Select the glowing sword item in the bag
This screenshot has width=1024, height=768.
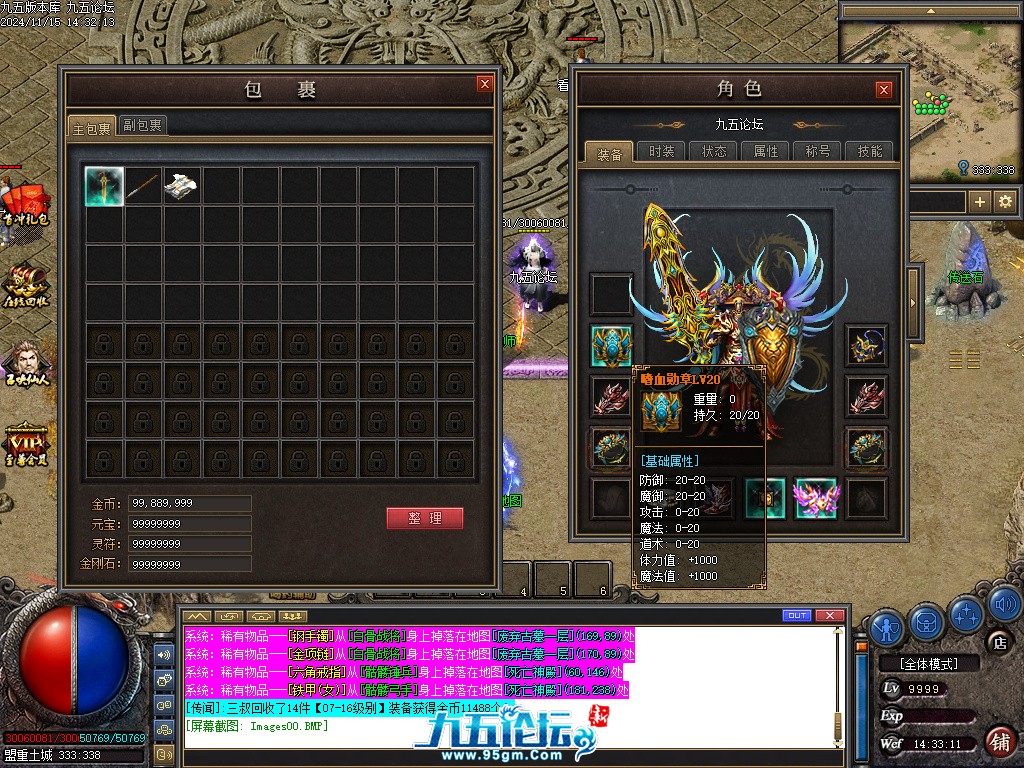click(104, 186)
